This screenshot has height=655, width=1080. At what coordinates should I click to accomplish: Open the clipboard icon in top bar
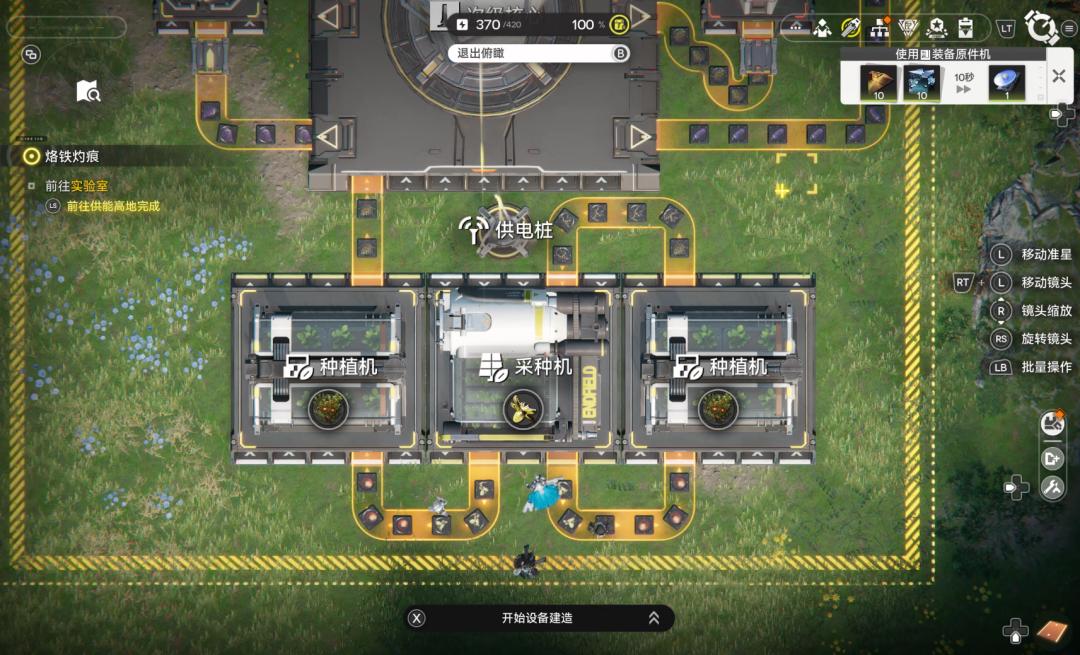point(965,27)
